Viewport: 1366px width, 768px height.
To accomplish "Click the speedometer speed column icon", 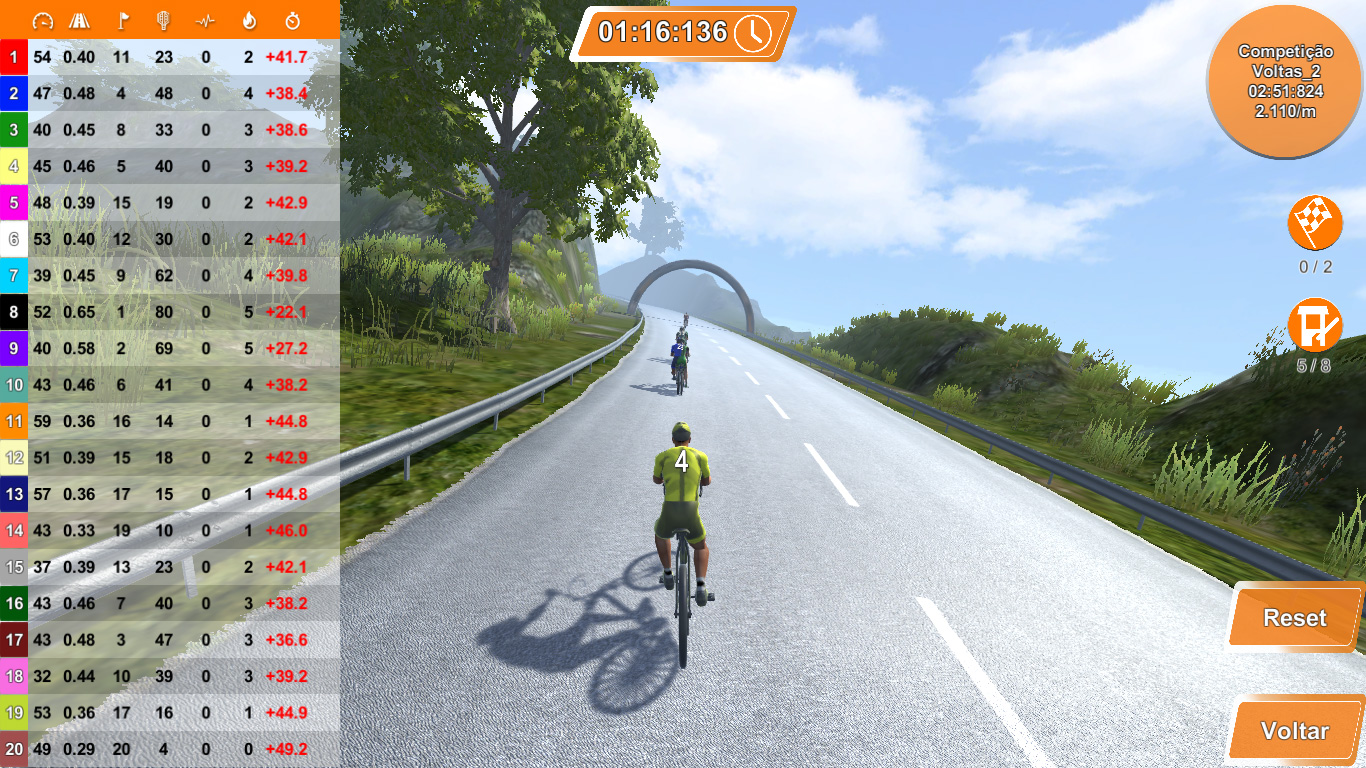I will point(44,20).
